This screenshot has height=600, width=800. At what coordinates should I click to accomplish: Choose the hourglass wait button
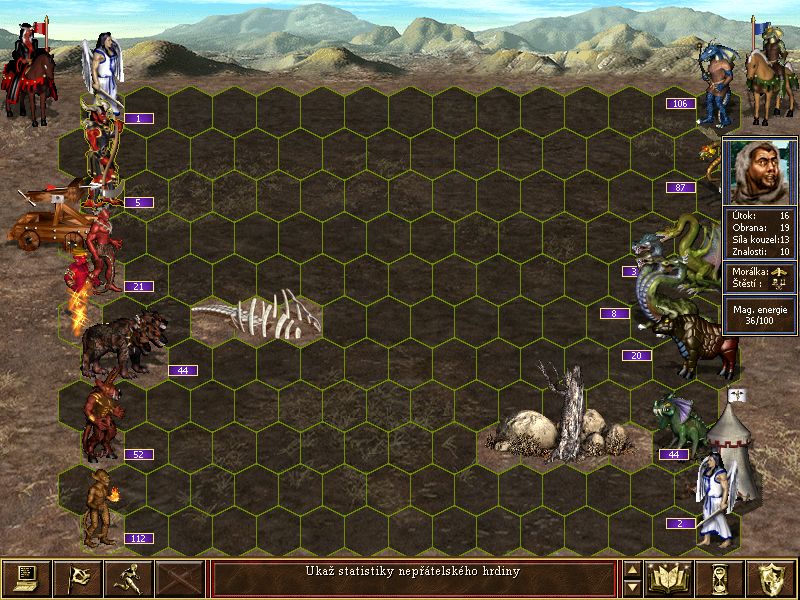point(720,578)
